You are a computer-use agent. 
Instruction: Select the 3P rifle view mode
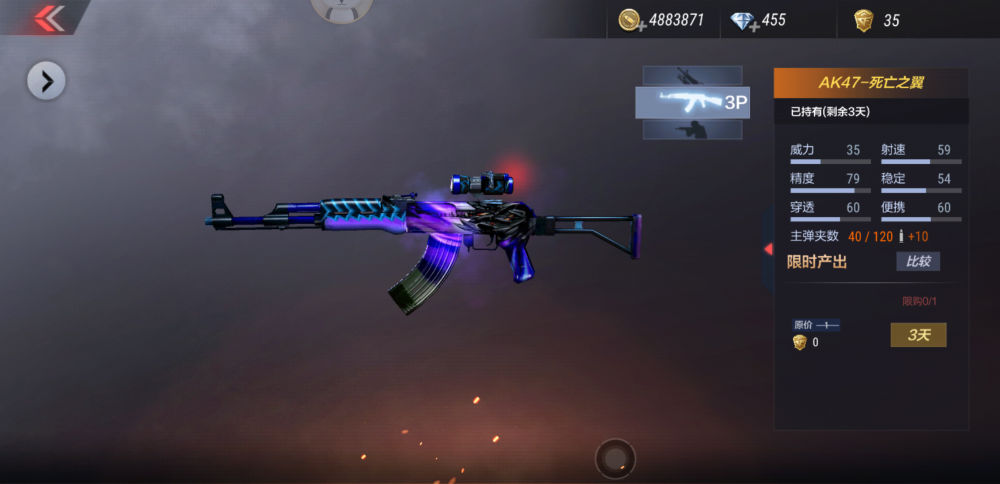692,102
